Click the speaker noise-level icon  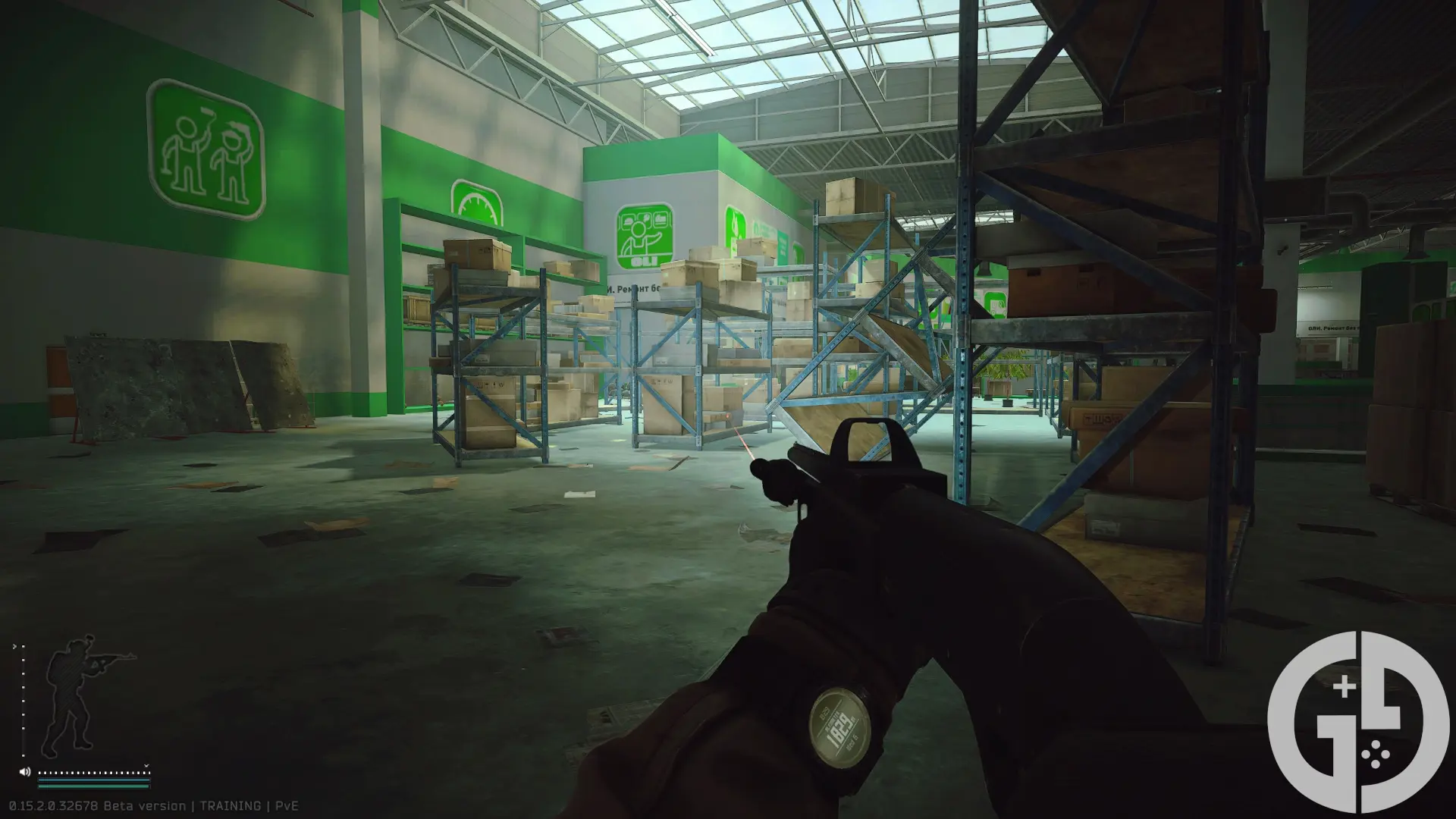point(25,772)
